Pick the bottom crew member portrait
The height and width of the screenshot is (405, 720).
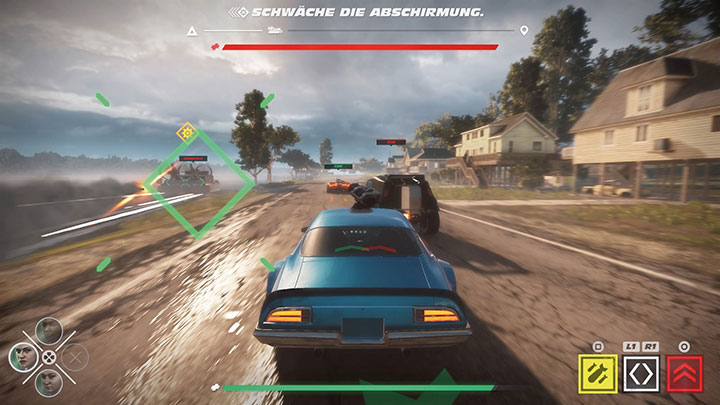(49, 381)
